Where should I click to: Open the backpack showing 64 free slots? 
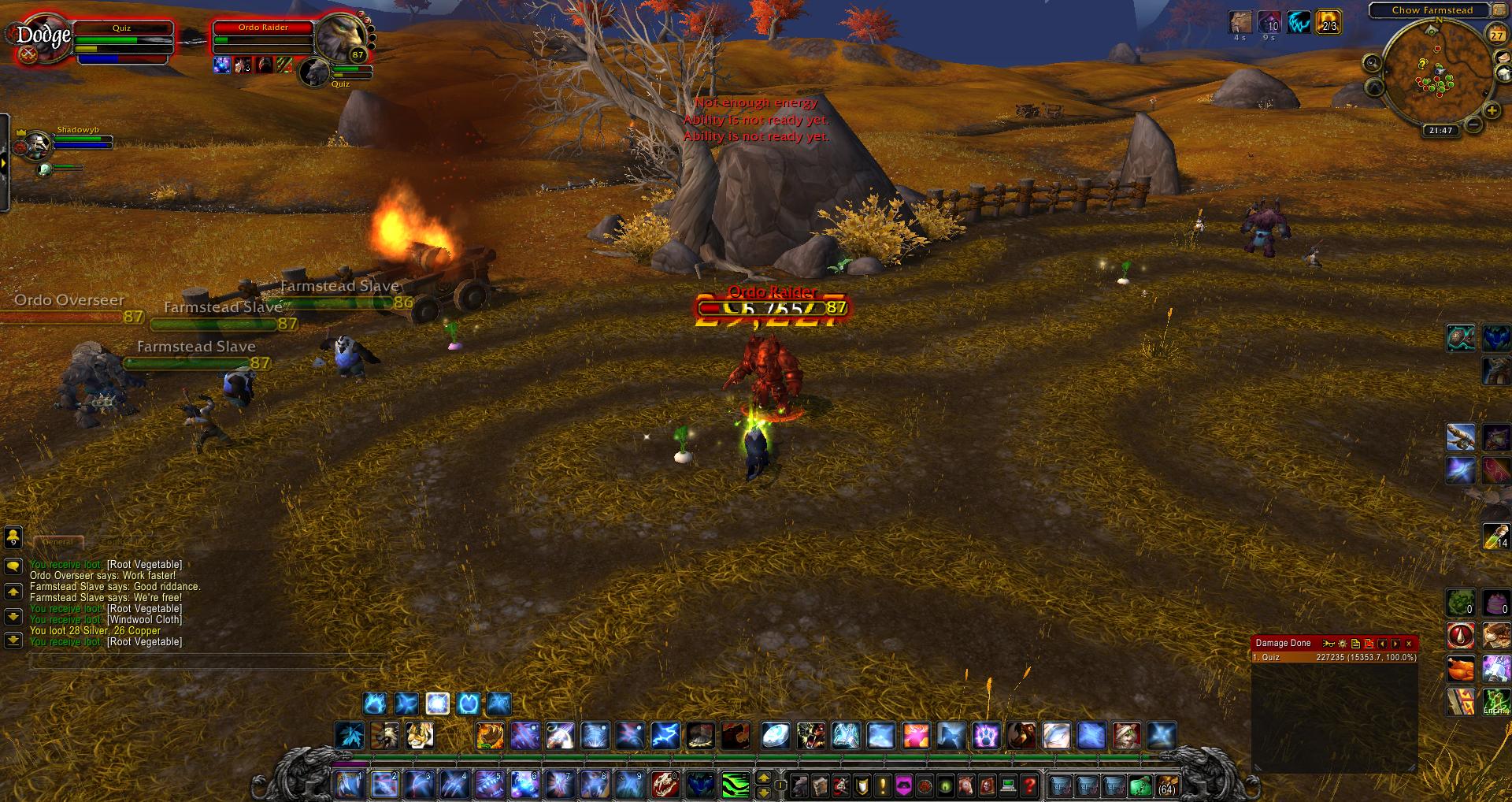1166,785
